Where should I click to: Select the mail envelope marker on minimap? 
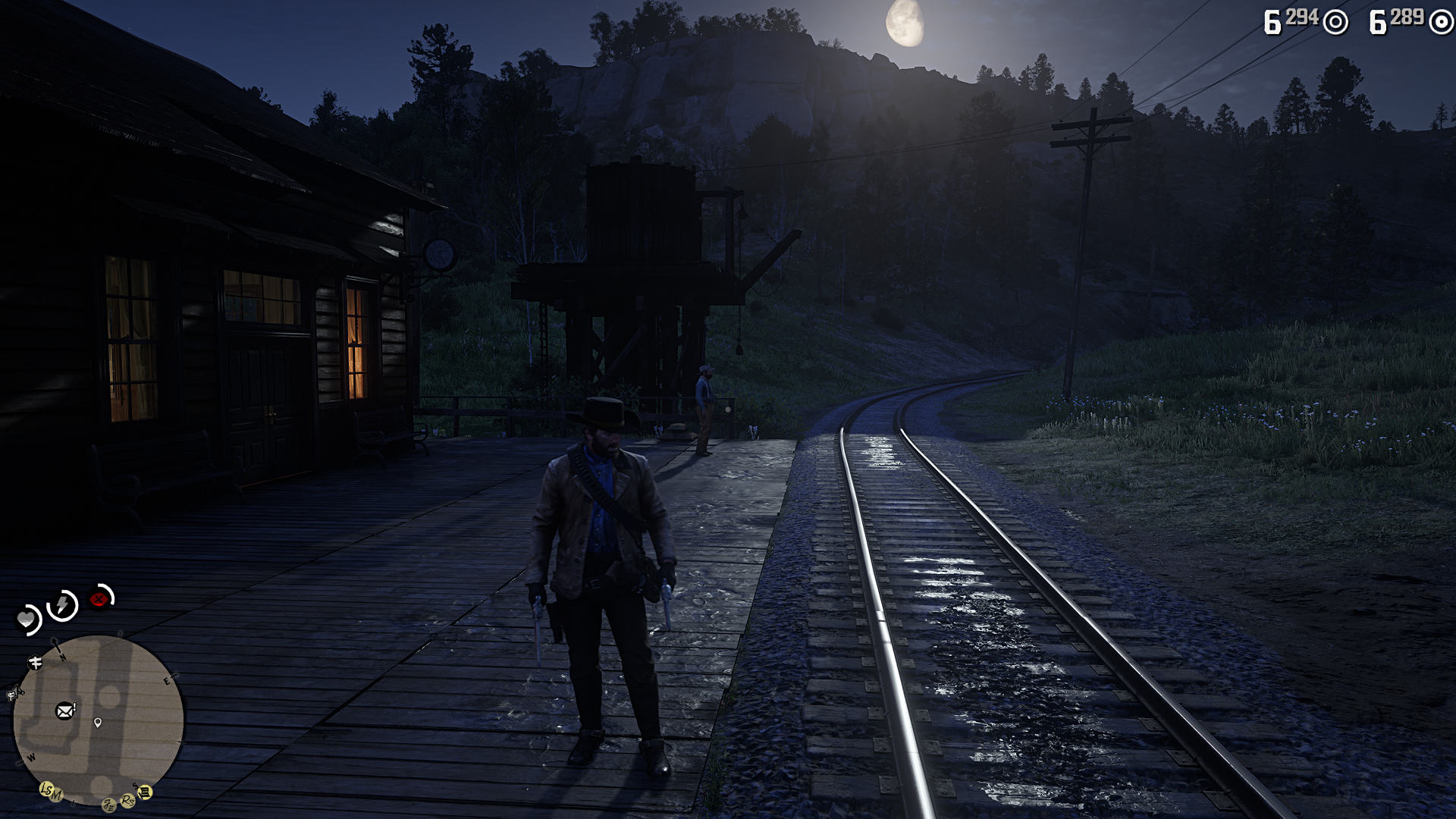65,711
